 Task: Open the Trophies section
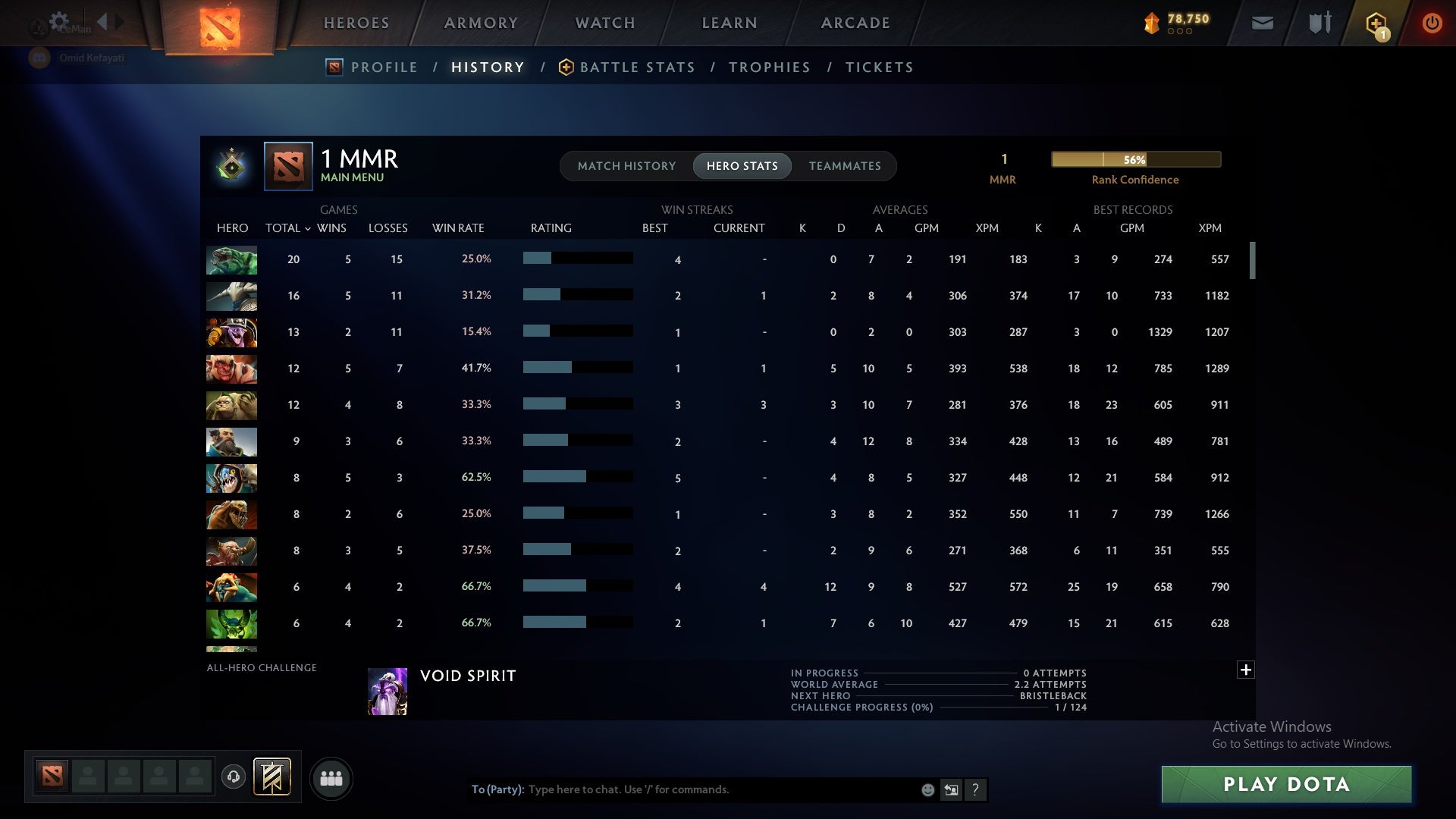(x=769, y=67)
